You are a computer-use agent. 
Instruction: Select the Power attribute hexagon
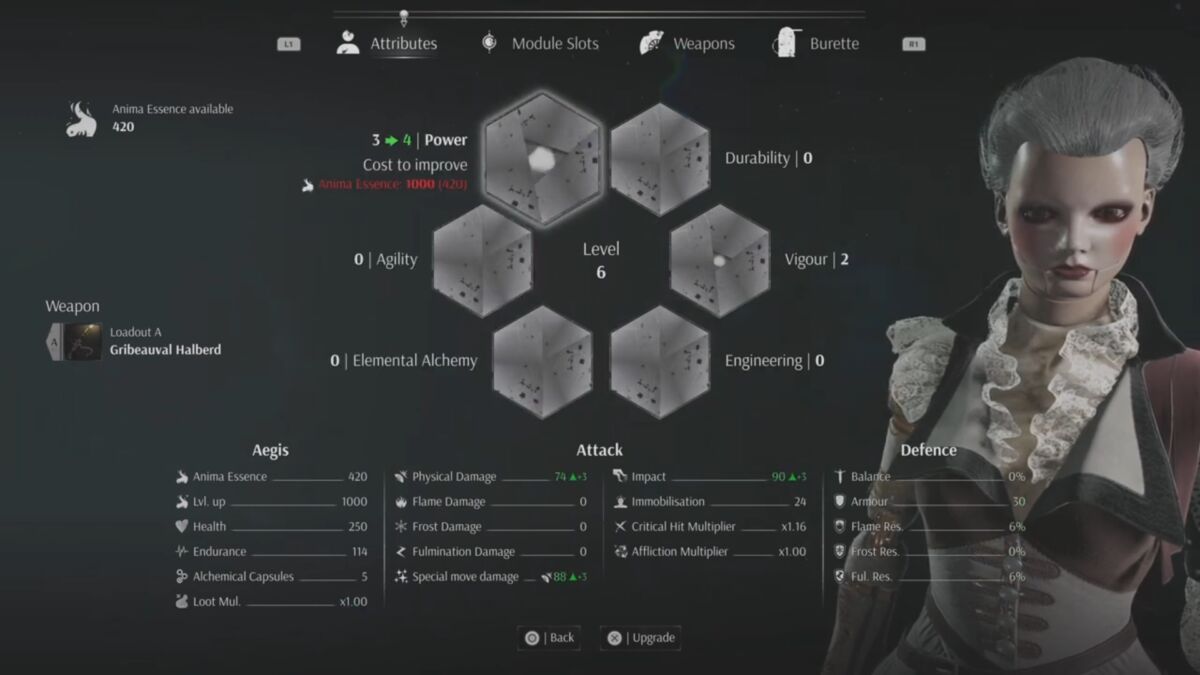[542, 158]
